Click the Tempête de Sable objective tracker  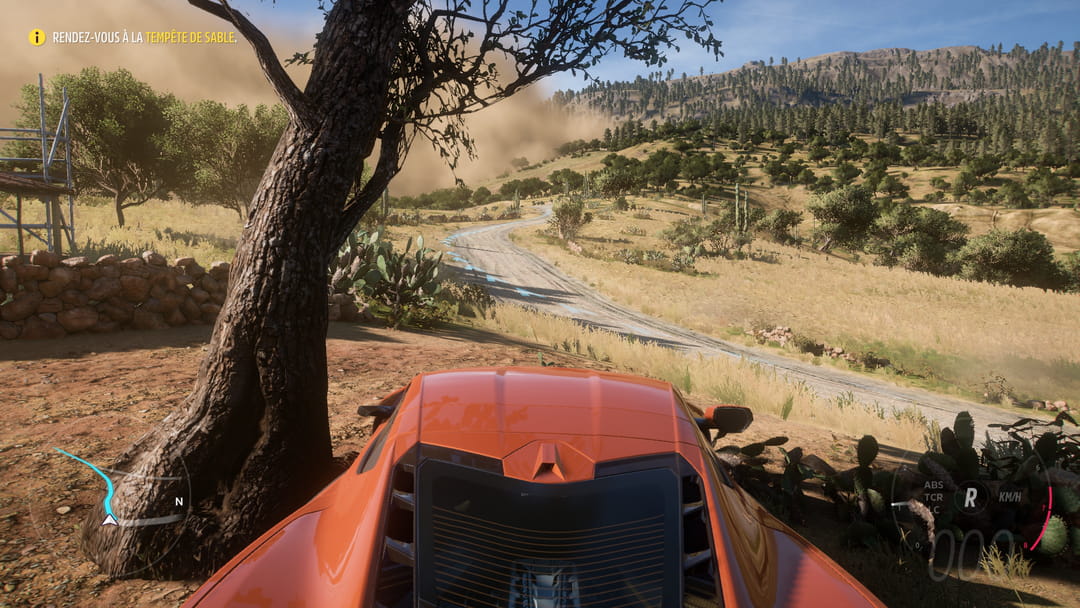[144, 37]
